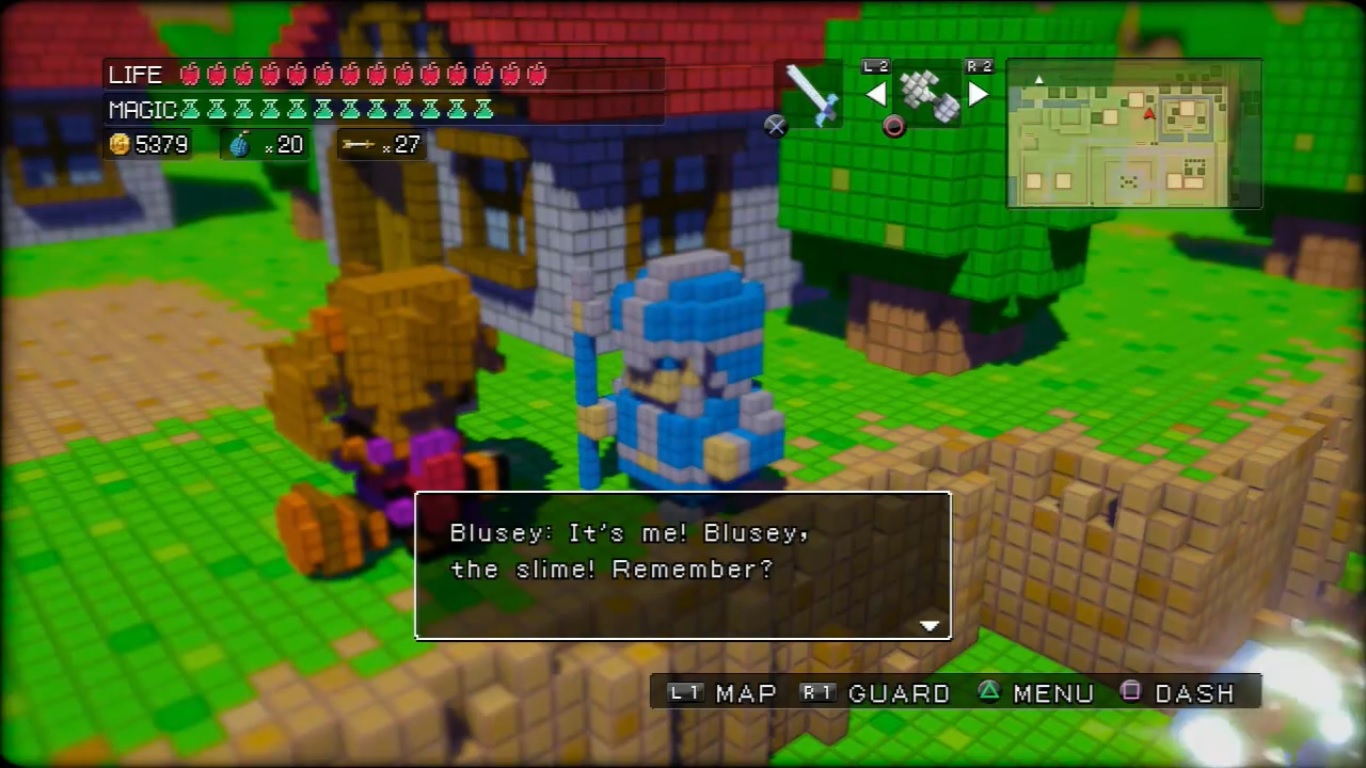This screenshot has width=1366, height=768.
Task: Advance Blusey's dialogue with the white arrow
Action: point(930,626)
